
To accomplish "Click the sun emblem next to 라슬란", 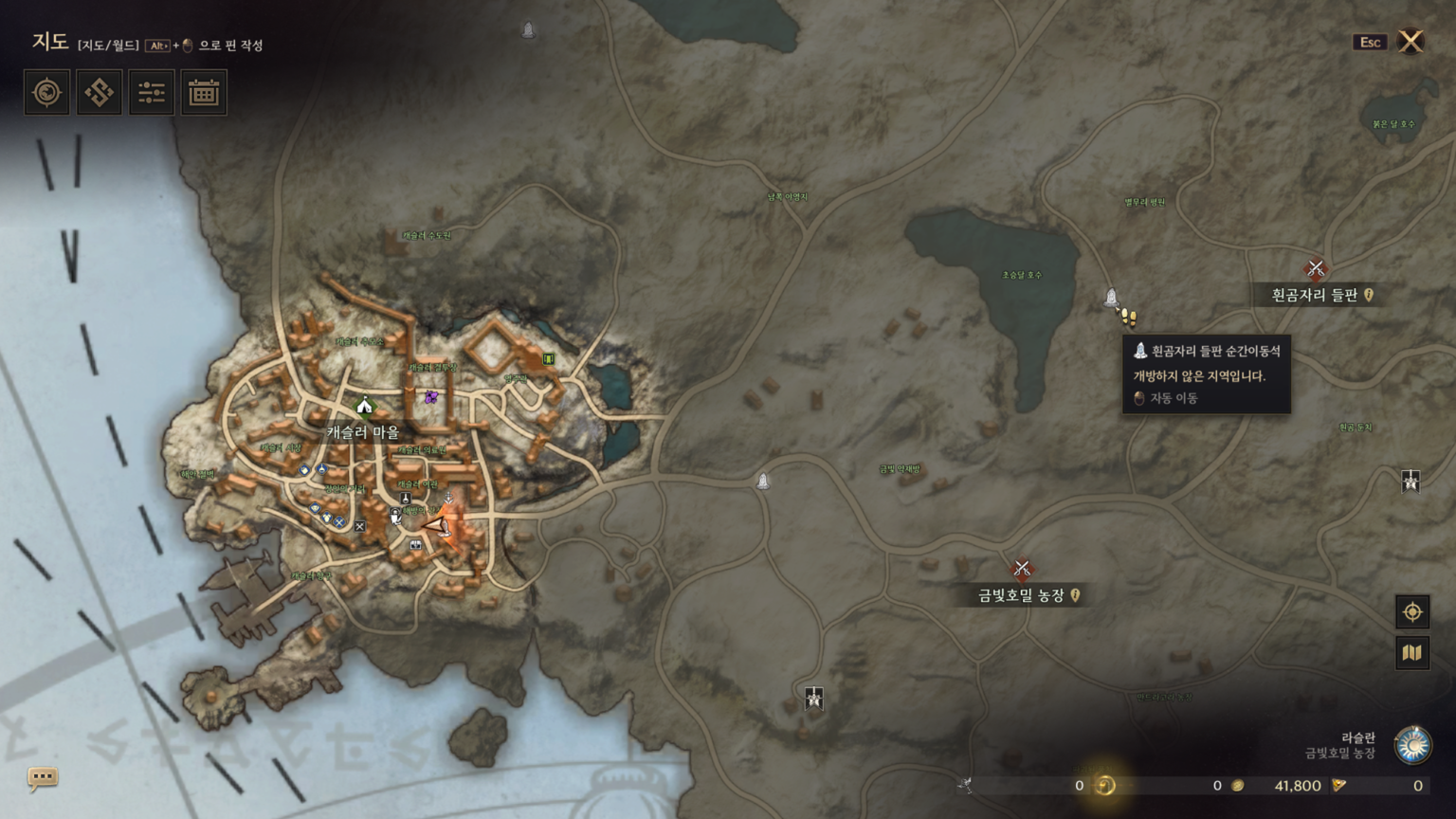I will pyautogui.click(x=1413, y=745).
